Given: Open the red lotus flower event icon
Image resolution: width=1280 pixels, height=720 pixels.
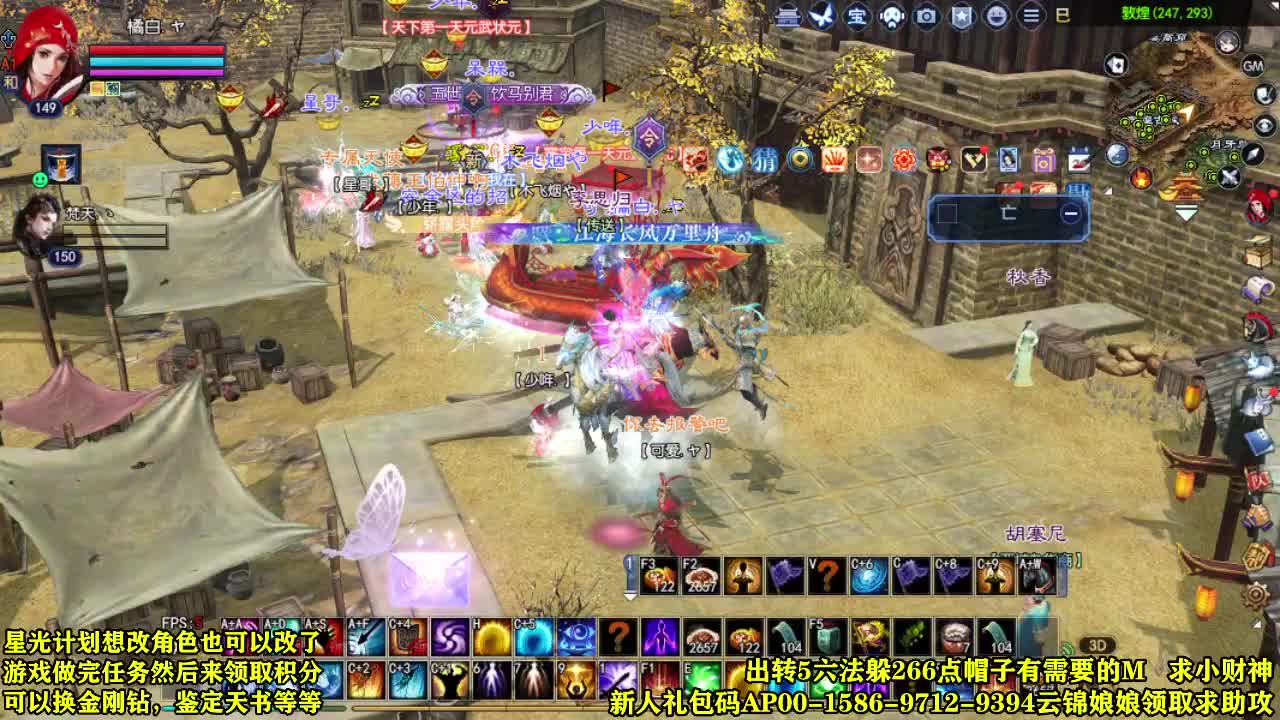Looking at the screenshot, I should click(x=905, y=158).
